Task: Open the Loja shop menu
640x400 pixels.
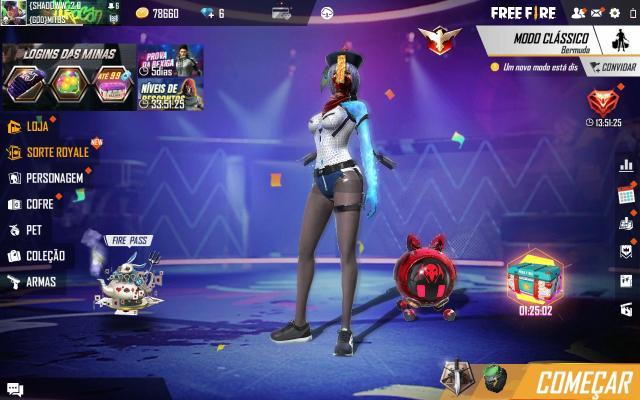Action: tap(35, 127)
